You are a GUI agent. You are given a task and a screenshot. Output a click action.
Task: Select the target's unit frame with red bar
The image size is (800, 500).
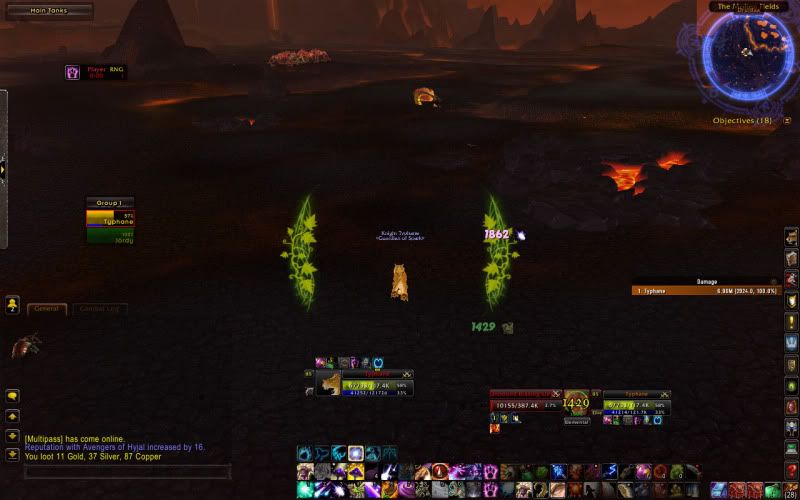click(x=525, y=405)
